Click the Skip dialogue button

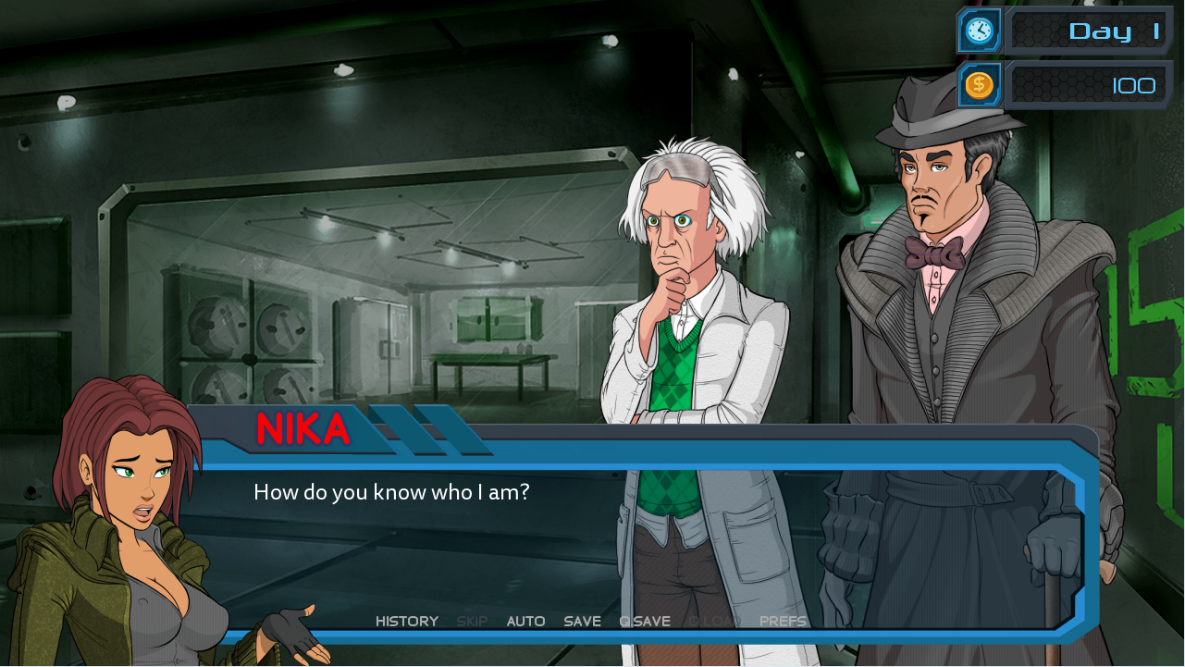472,621
